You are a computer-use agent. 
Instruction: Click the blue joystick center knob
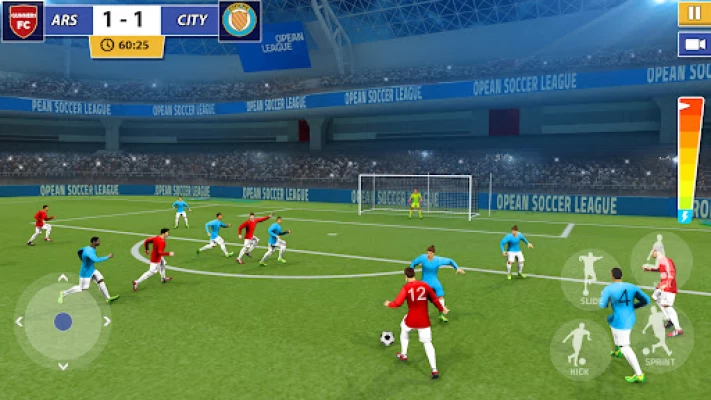63,322
